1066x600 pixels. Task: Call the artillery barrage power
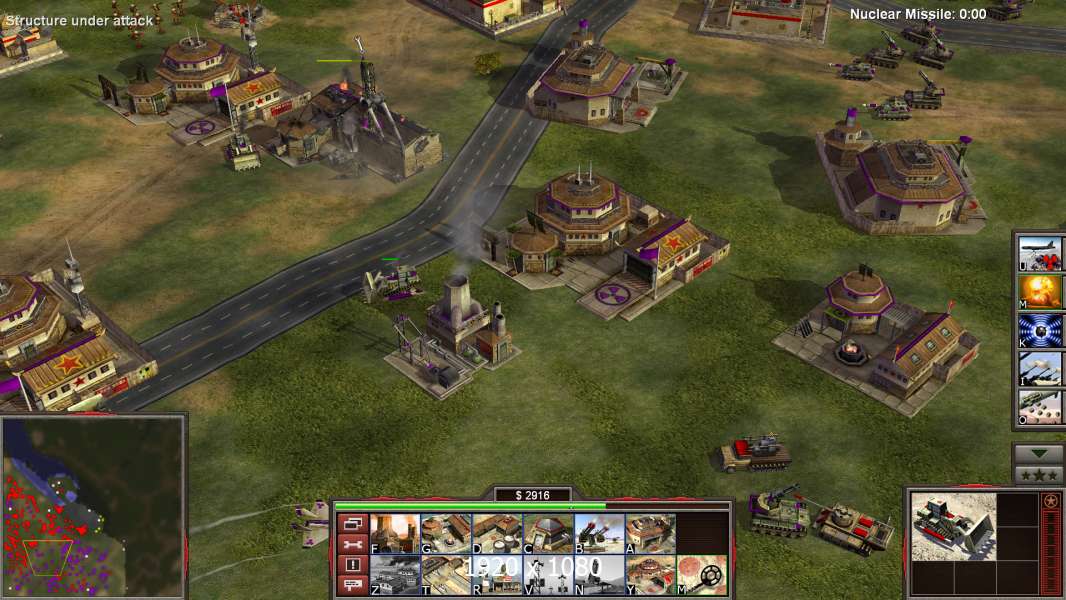[x=1040, y=368]
